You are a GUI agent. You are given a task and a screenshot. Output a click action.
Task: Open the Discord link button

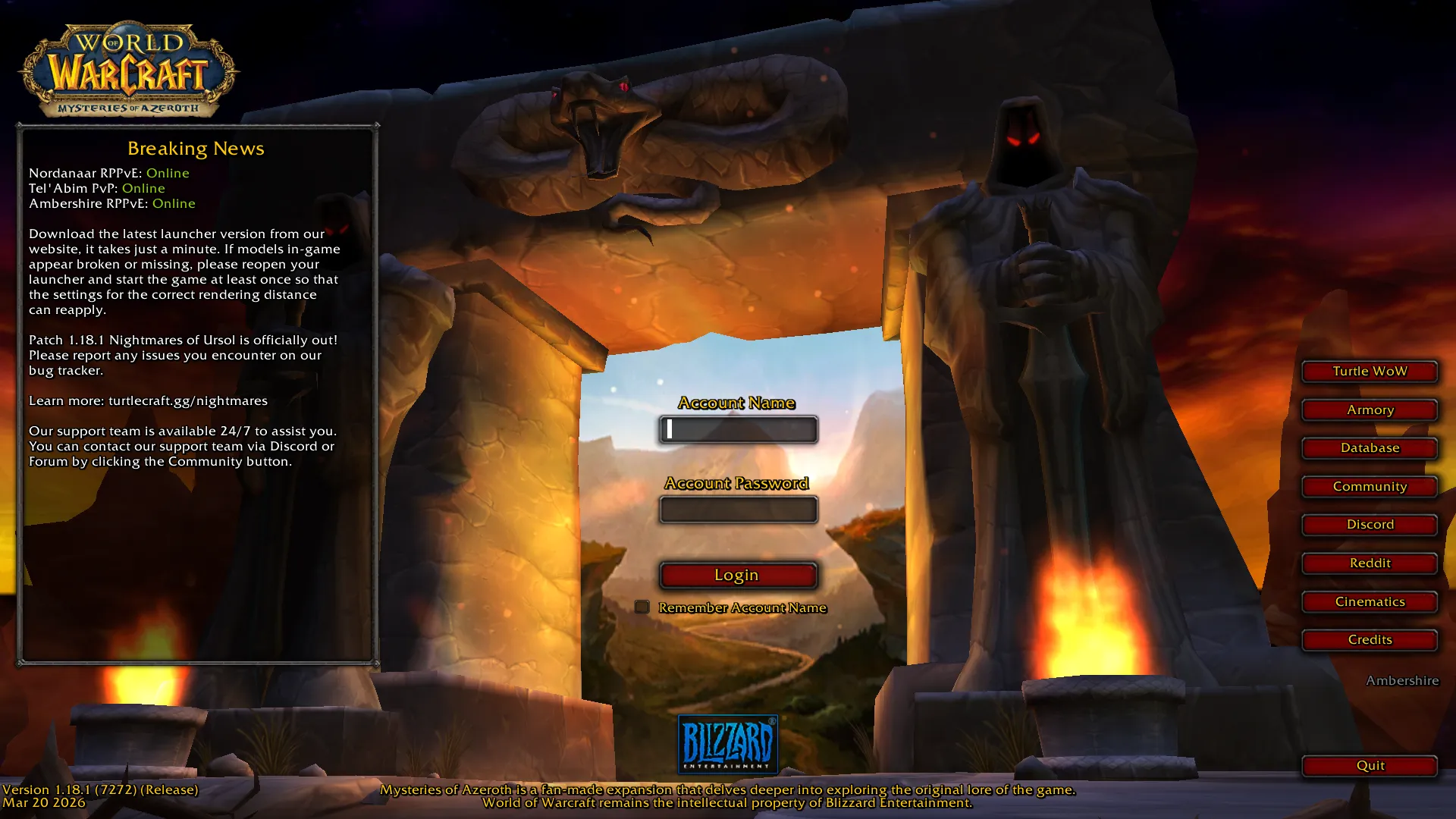click(1370, 525)
